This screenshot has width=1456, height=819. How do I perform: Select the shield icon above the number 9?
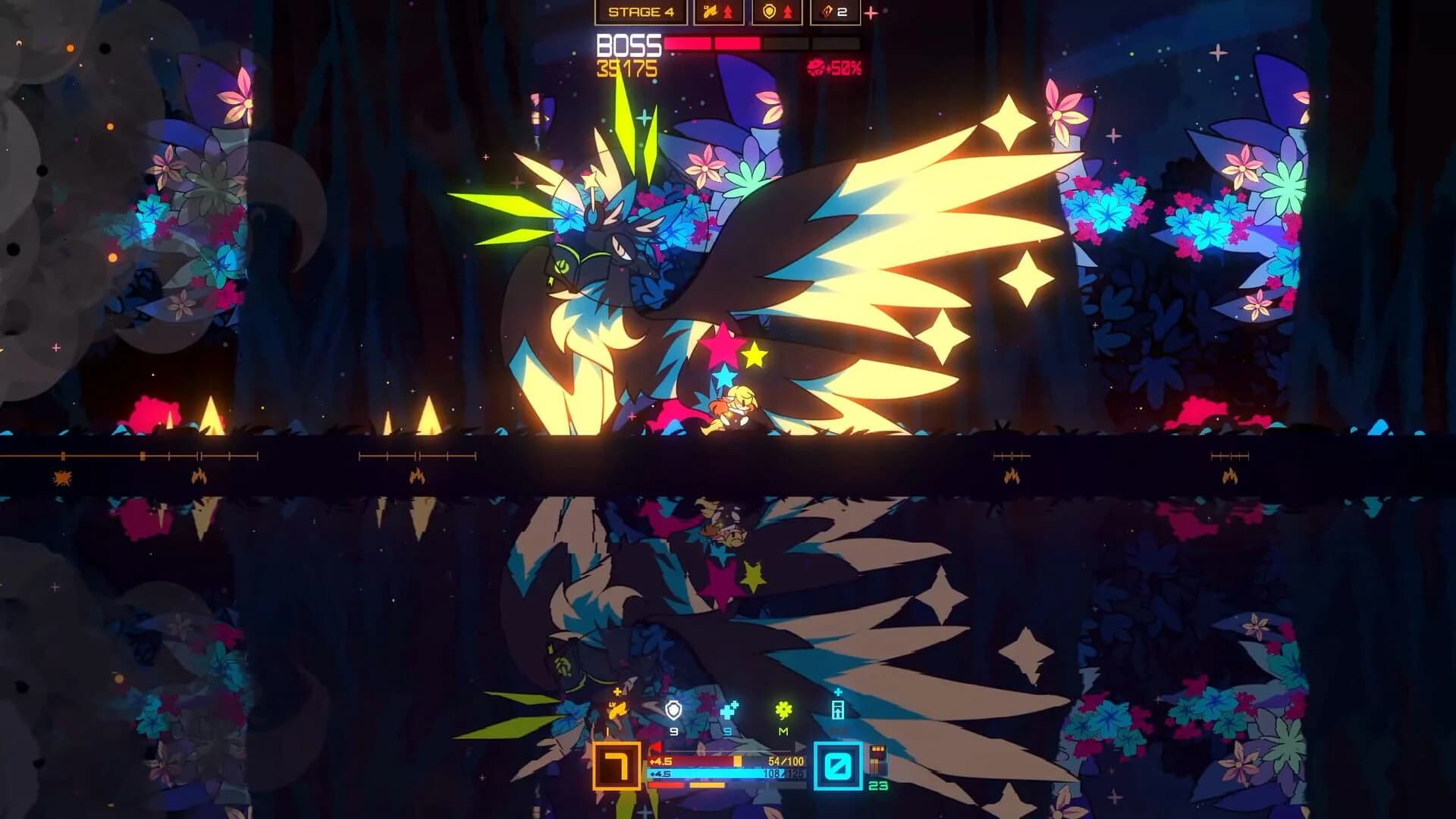673,710
